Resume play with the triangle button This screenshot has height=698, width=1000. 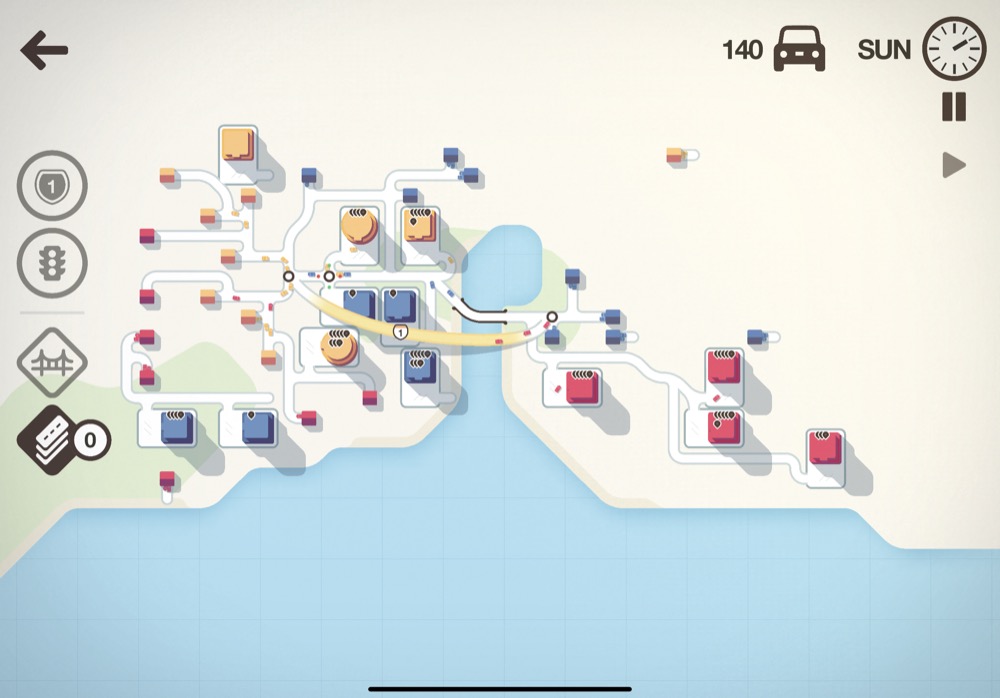coord(954,165)
